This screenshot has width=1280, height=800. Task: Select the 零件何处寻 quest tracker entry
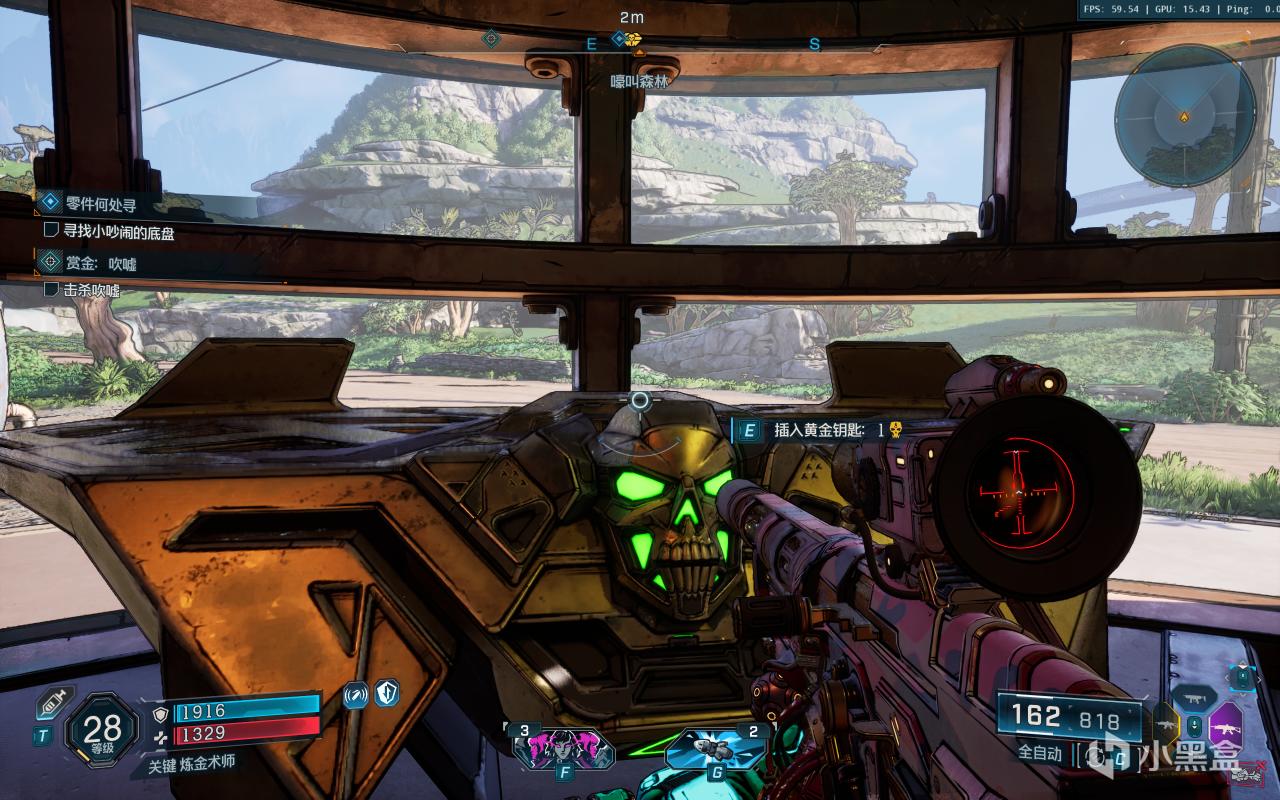click(100, 204)
